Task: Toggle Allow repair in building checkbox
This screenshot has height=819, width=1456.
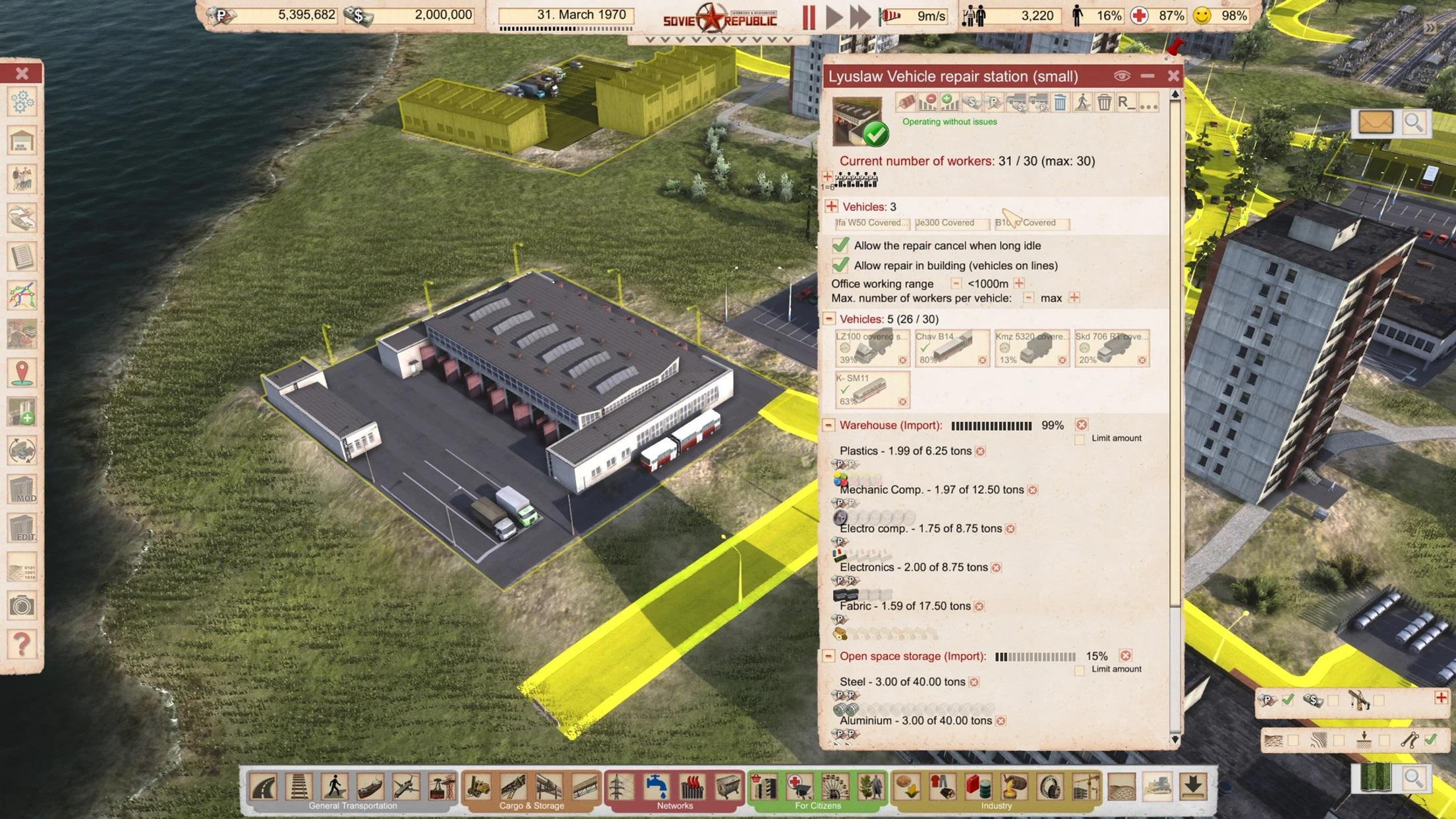Action: (x=840, y=265)
